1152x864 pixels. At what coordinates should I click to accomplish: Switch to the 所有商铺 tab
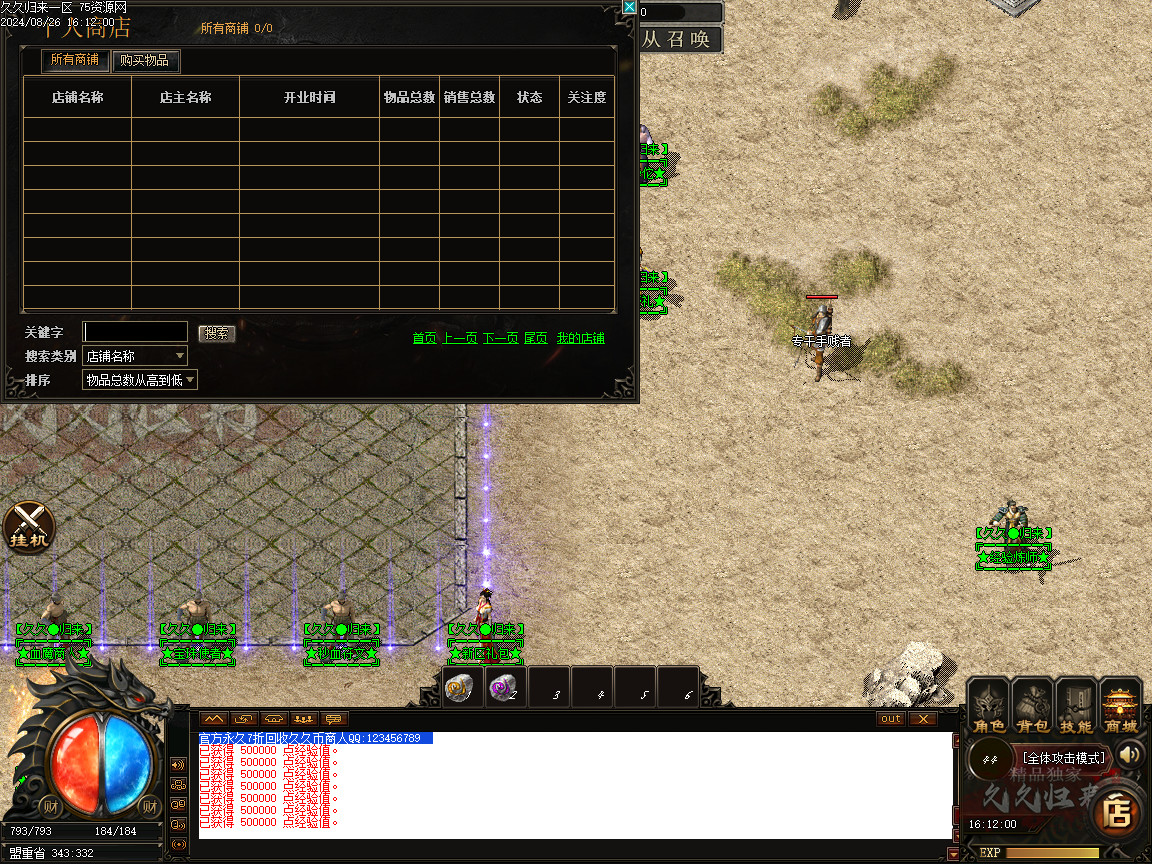[75, 60]
